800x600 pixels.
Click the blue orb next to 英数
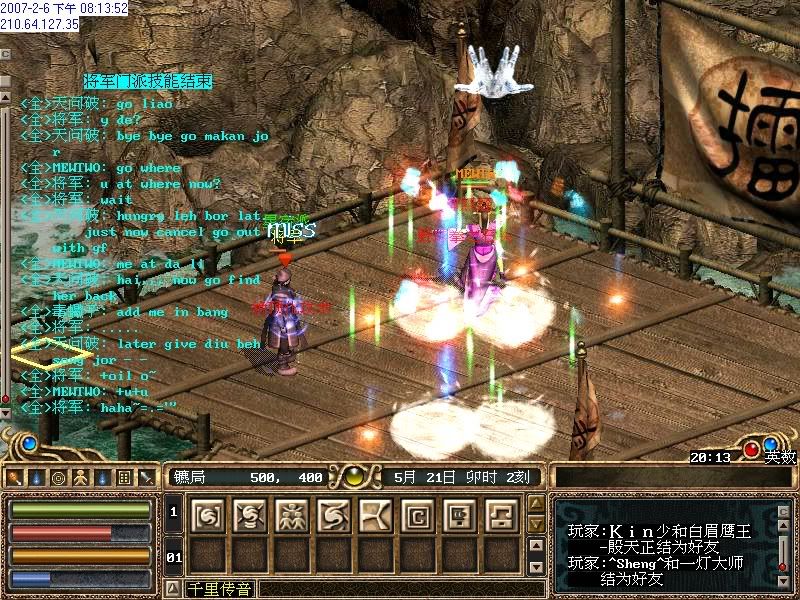770,444
